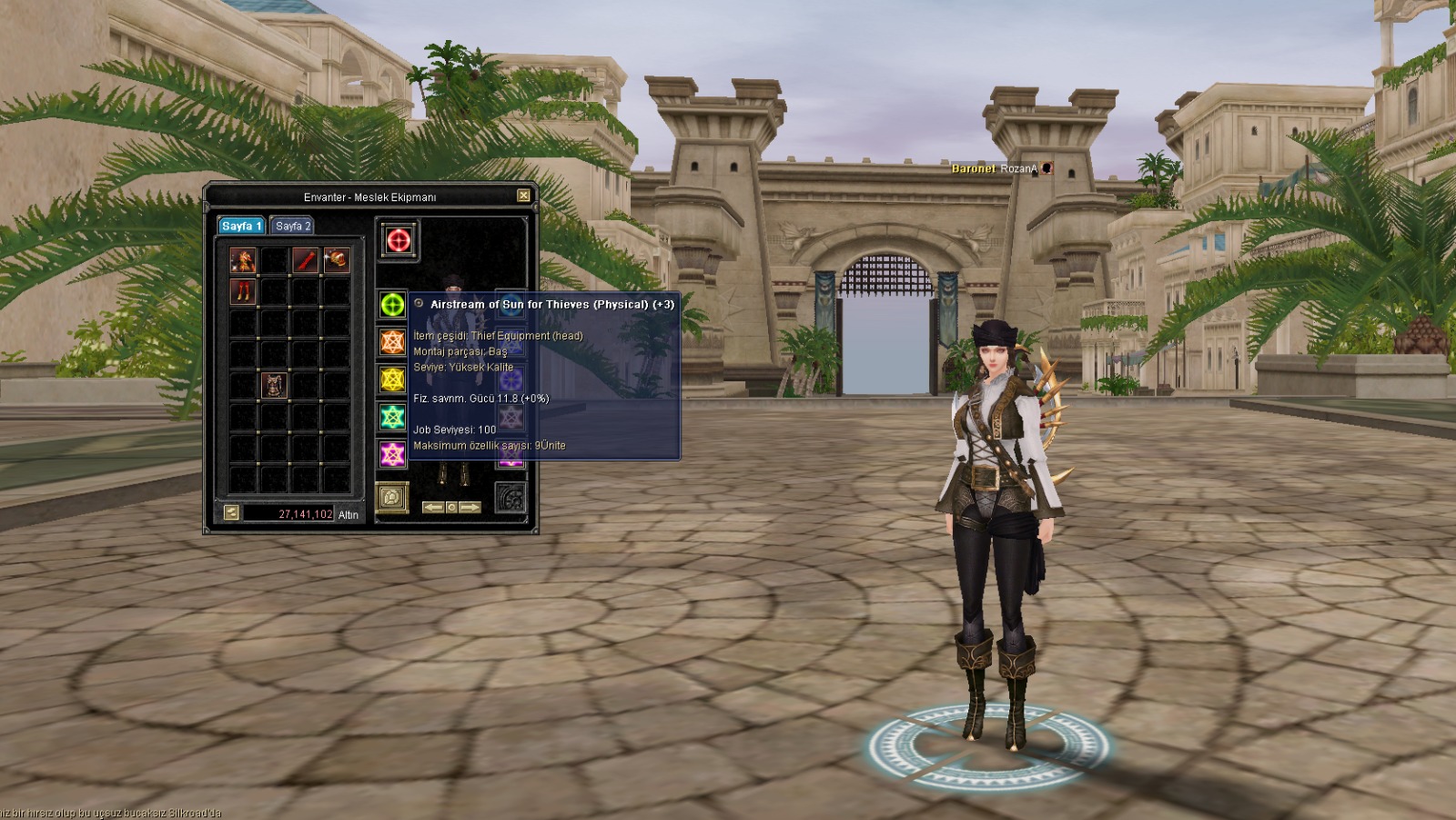
Task: Switch to the Sayfa 2 tab
Action: (x=293, y=226)
